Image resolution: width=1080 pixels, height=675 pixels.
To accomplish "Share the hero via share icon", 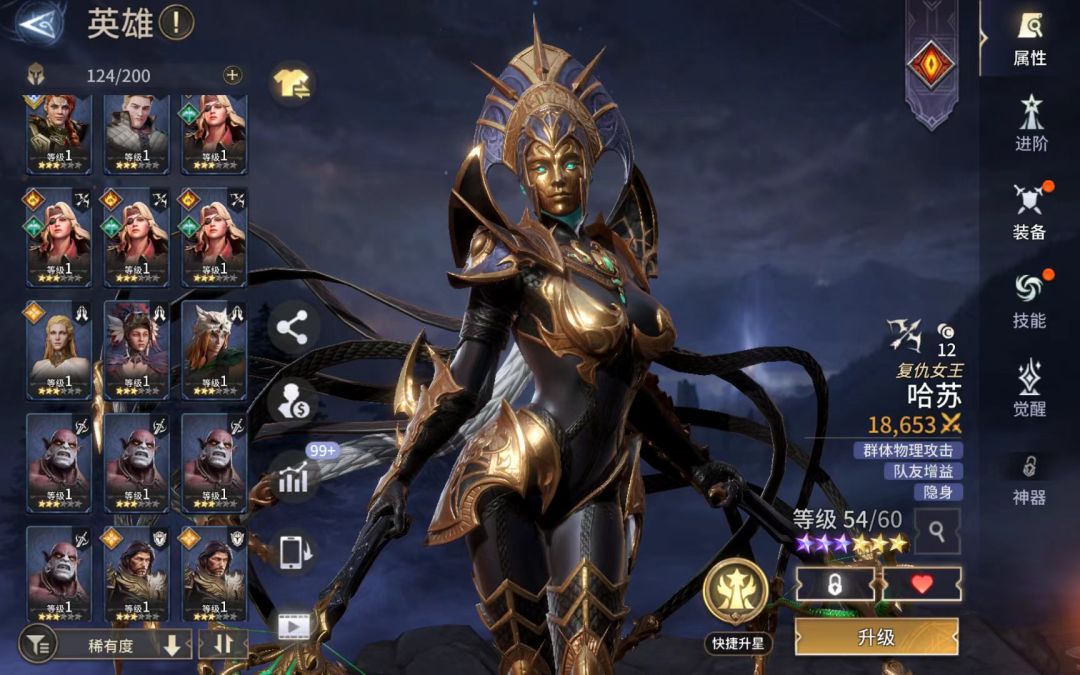I will [x=292, y=327].
